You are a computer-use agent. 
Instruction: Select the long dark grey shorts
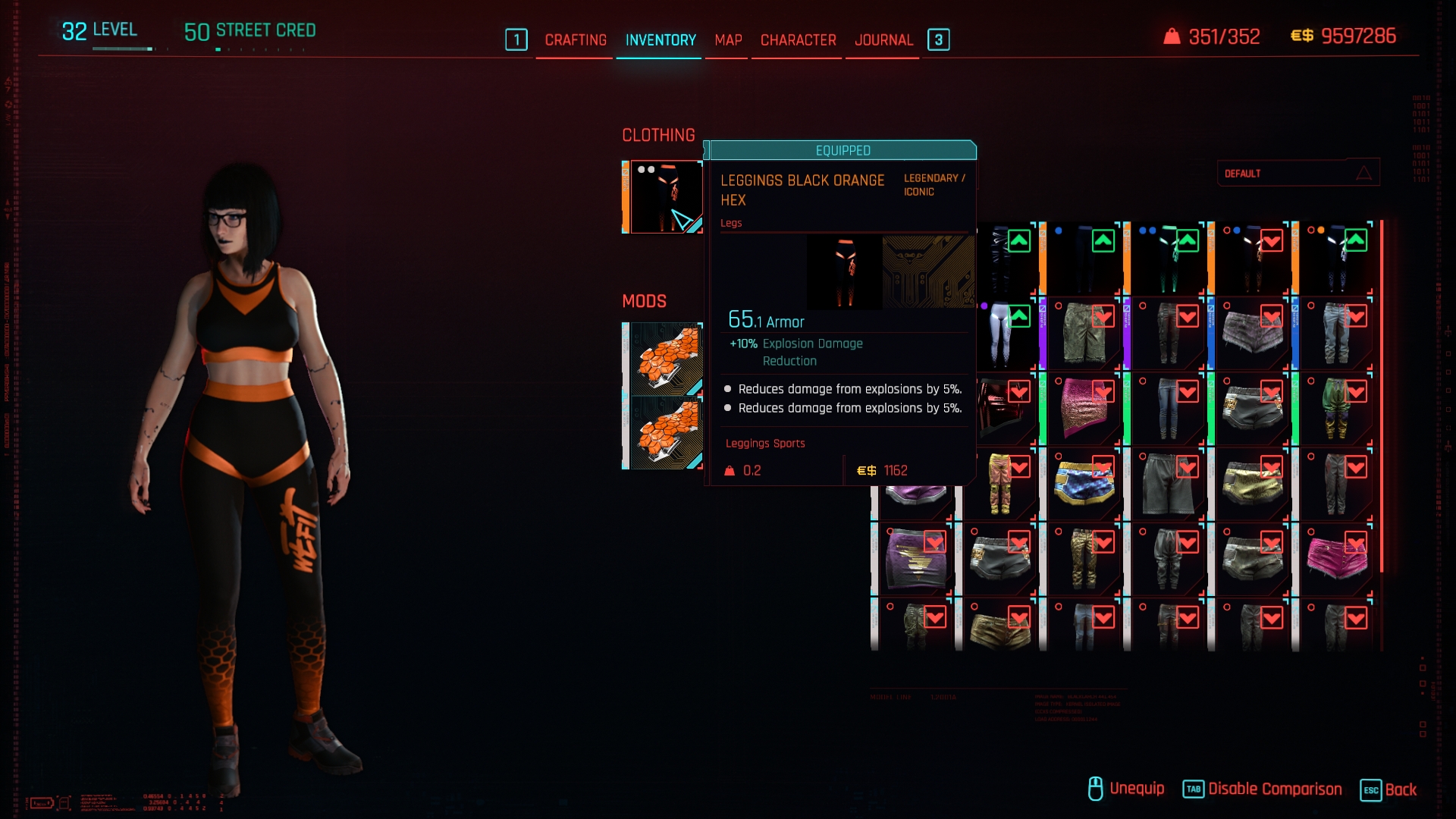(x=1168, y=484)
